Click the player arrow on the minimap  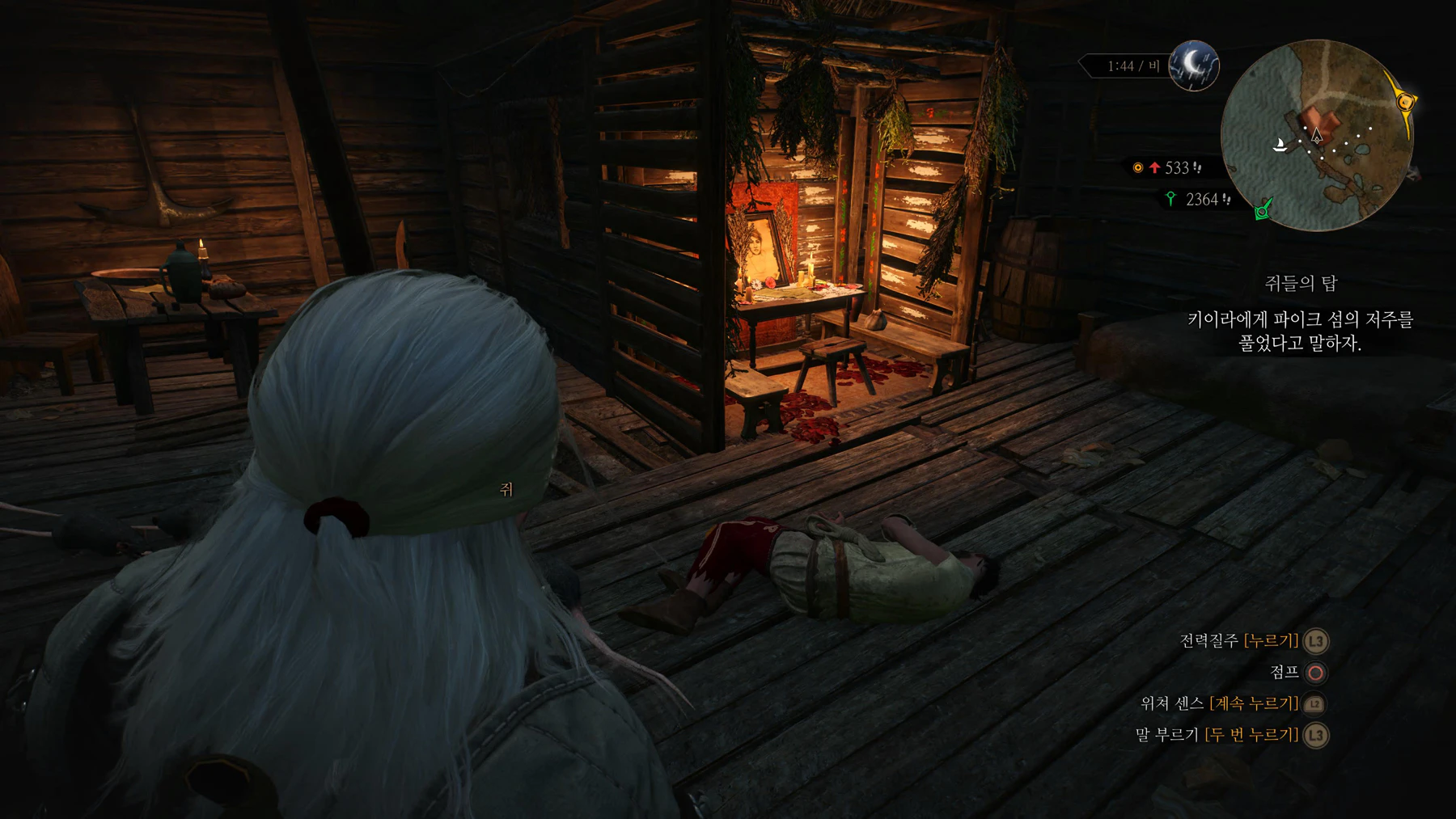(1317, 135)
